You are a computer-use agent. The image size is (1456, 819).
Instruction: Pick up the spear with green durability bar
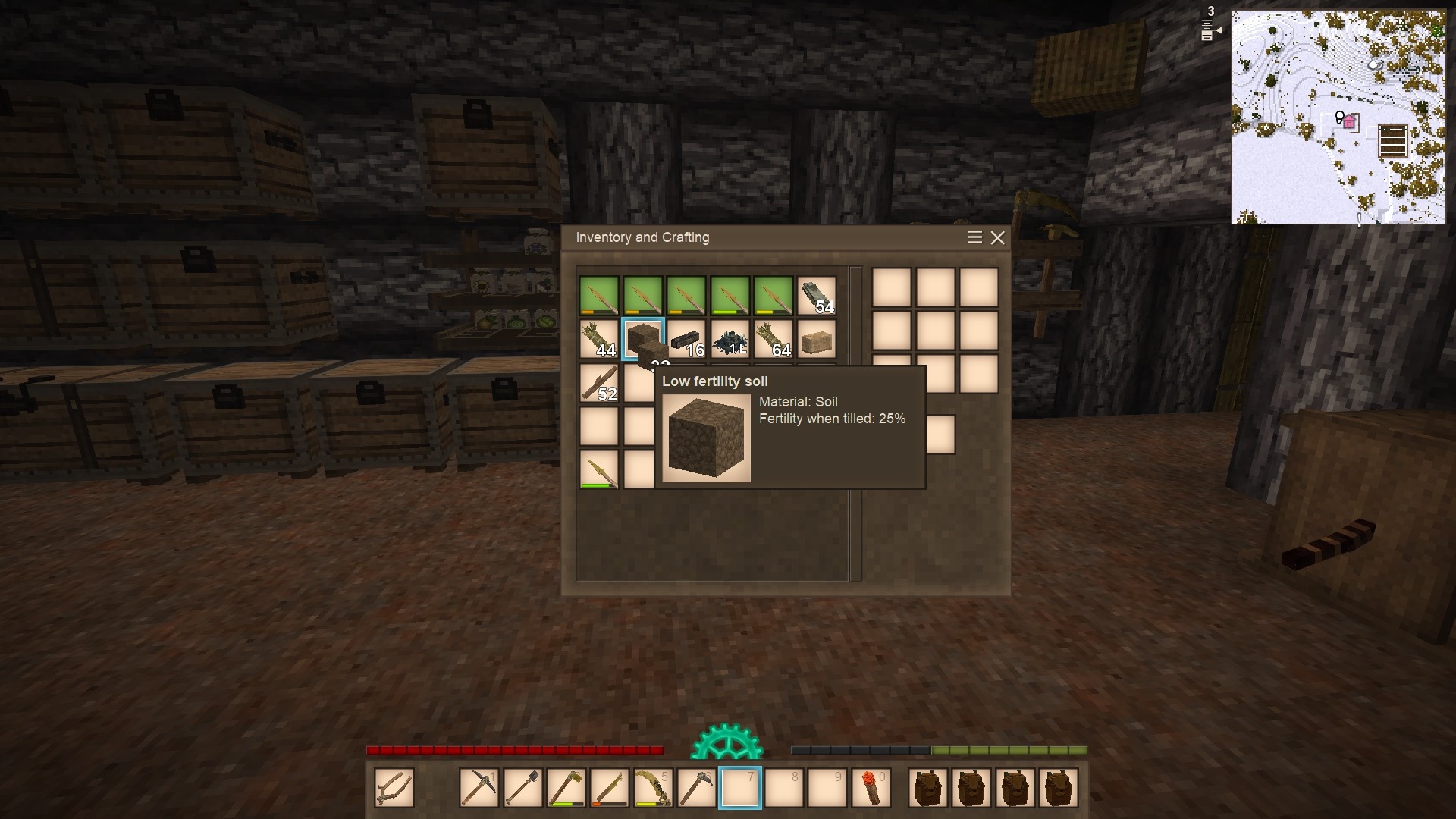pos(599,469)
